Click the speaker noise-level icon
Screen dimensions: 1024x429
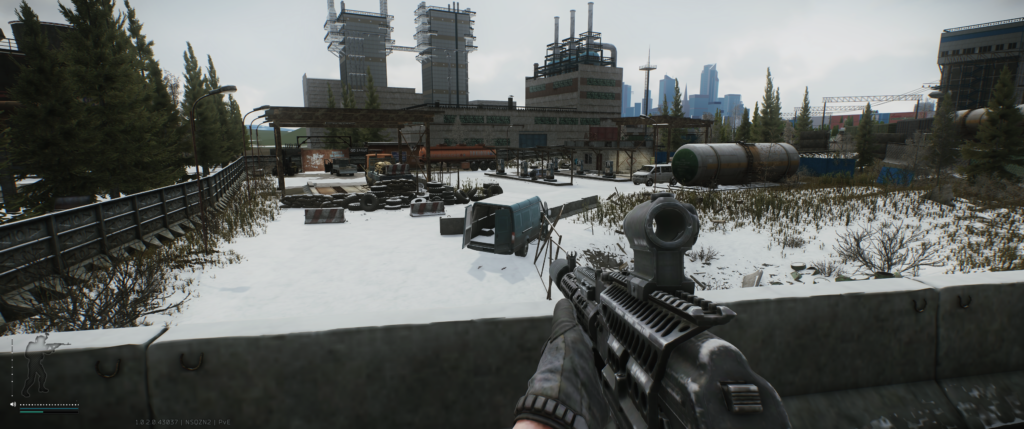tap(13, 405)
